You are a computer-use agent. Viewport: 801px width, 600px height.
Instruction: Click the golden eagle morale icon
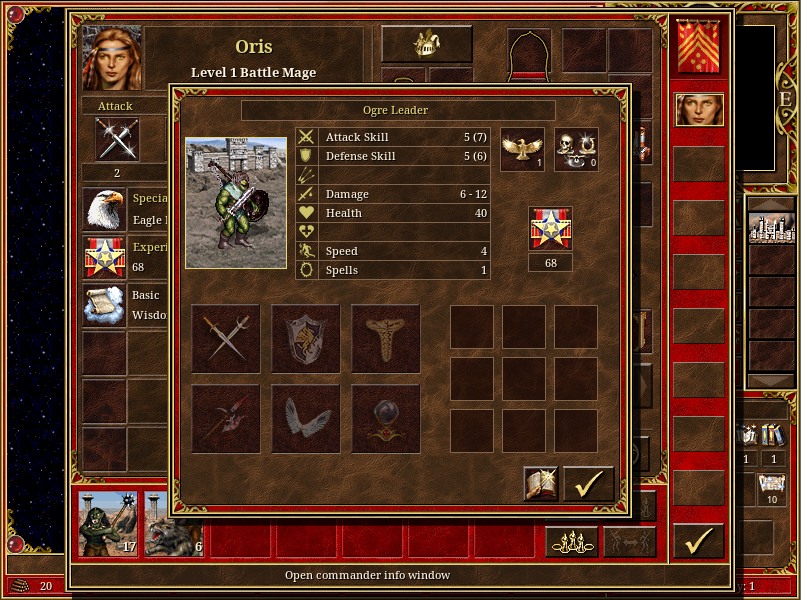point(522,149)
